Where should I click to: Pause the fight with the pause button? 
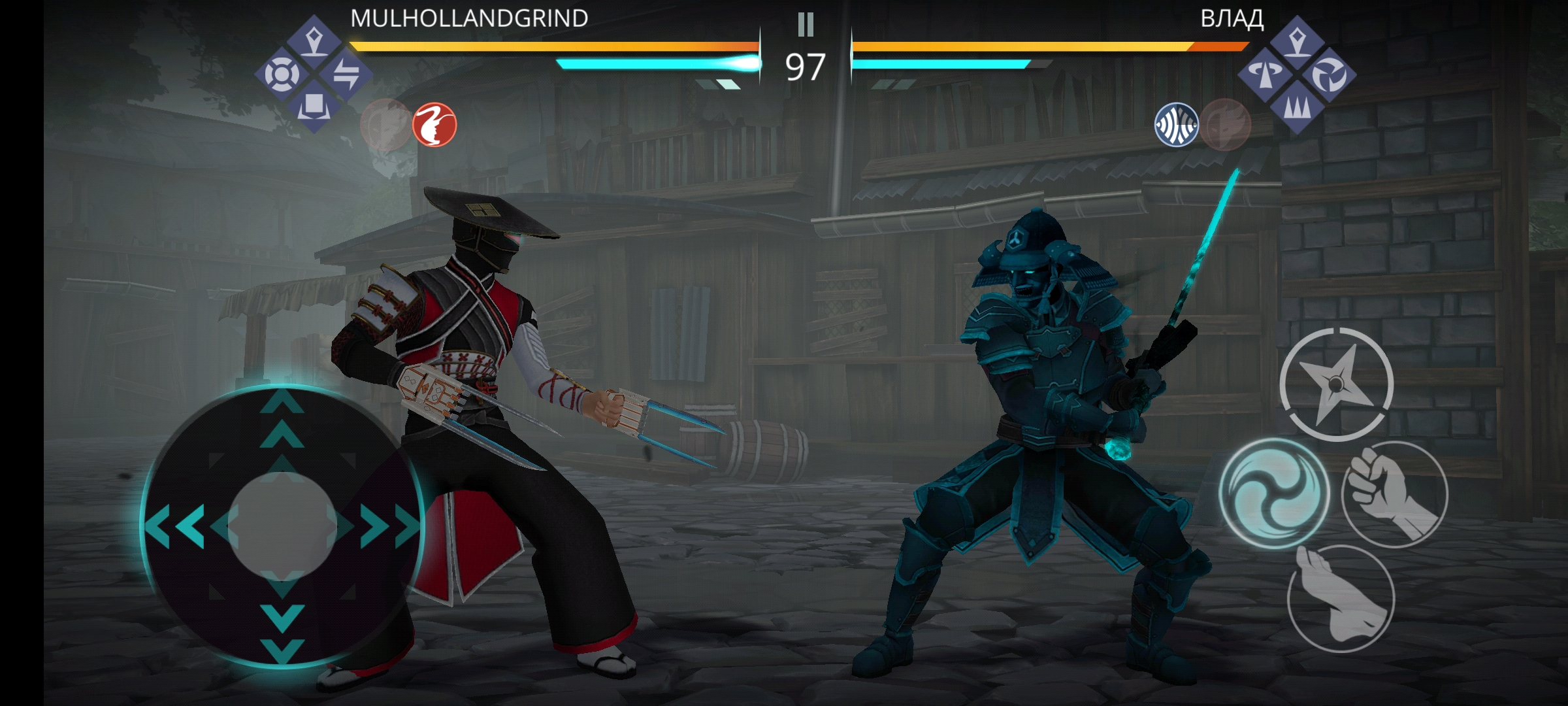[x=806, y=25]
